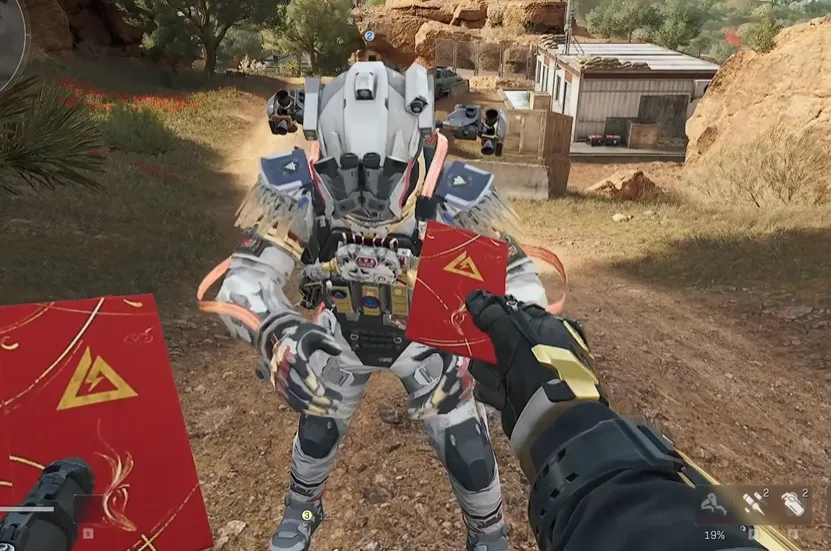Activate the field upgrade at 19% charge
The height and width of the screenshot is (551, 831).
tap(715, 506)
